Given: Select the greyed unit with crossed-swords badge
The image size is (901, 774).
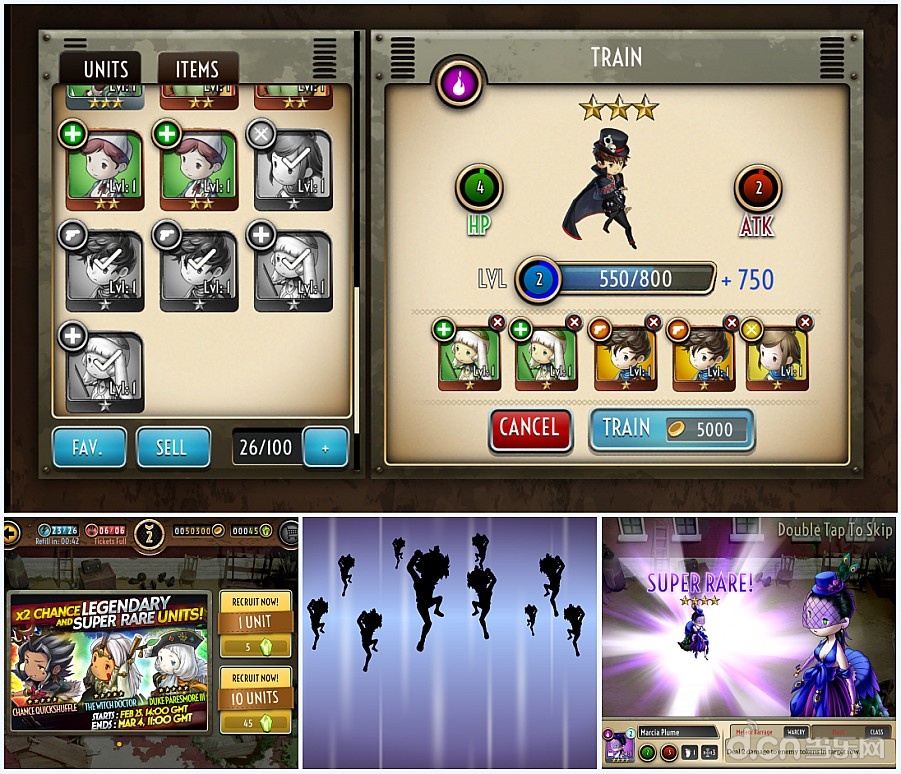Looking at the screenshot, I should [x=293, y=170].
